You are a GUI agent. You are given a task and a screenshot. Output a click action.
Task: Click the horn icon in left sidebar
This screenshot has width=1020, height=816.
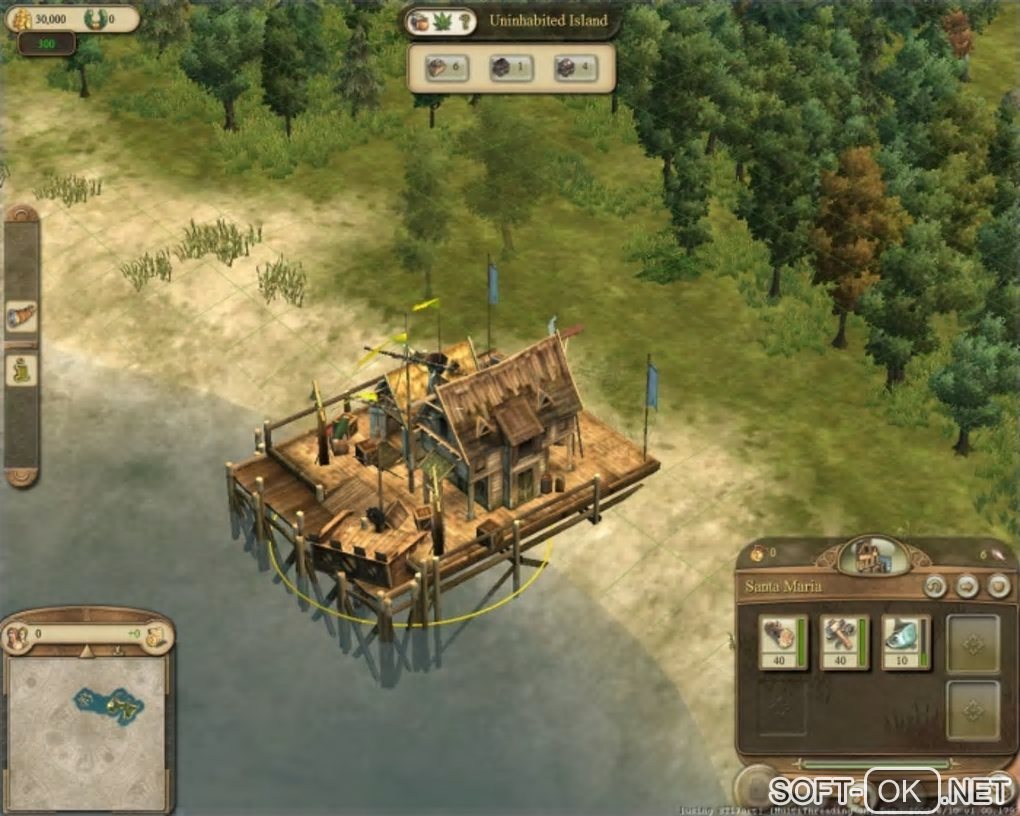(21, 316)
